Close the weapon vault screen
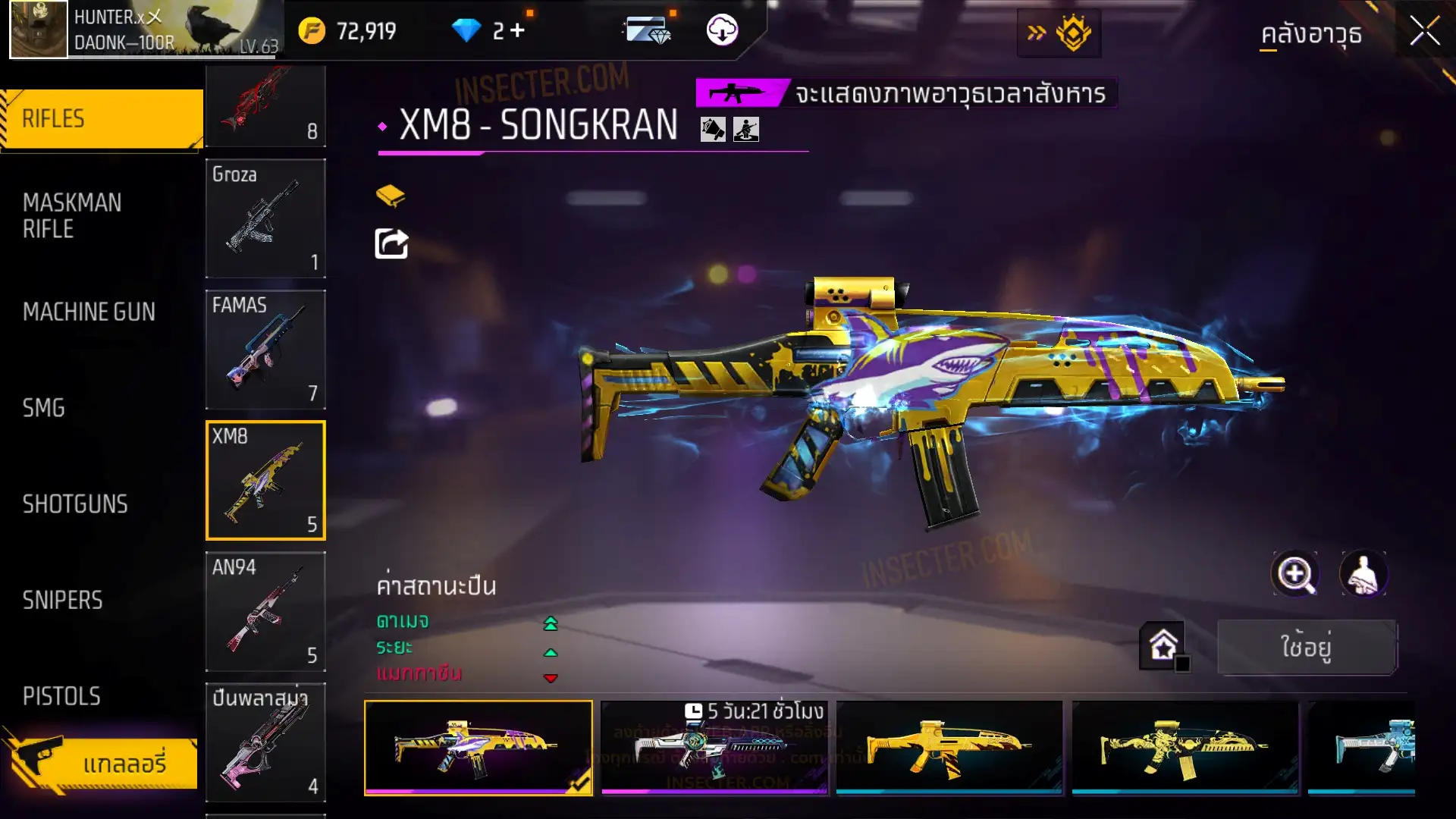The image size is (1456, 819). 1424,32
